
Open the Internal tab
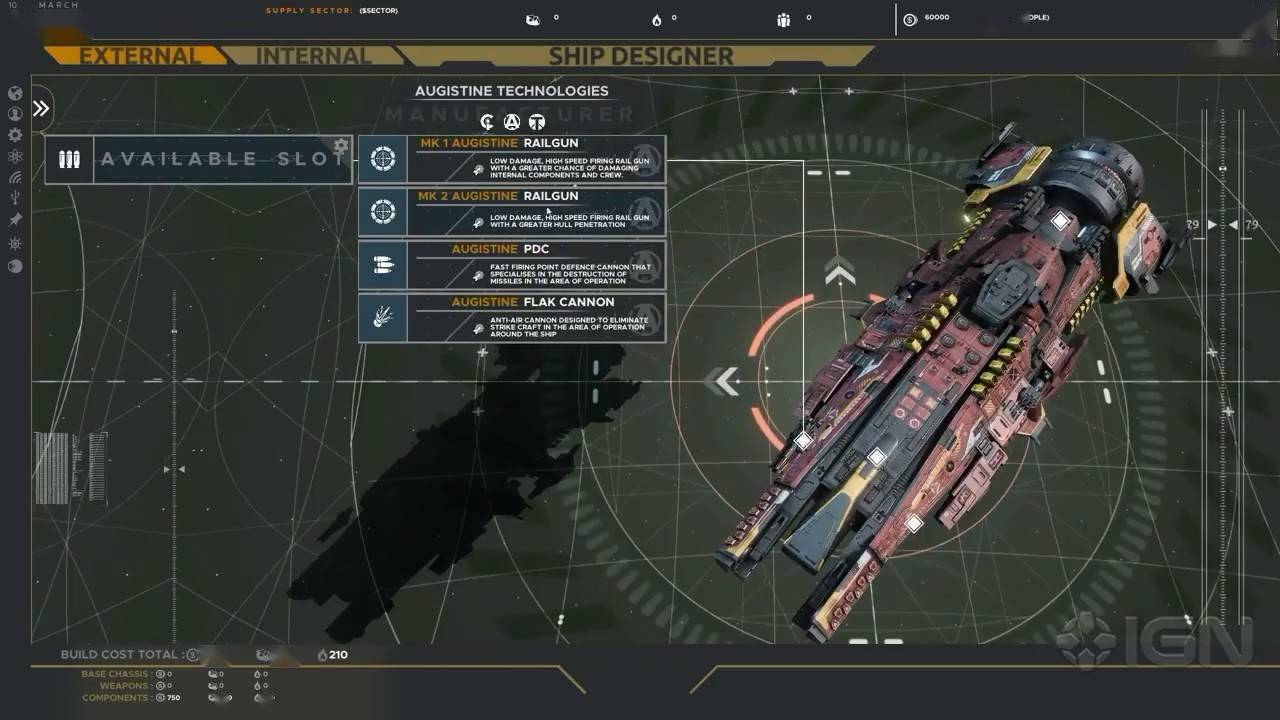coord(313,56)
